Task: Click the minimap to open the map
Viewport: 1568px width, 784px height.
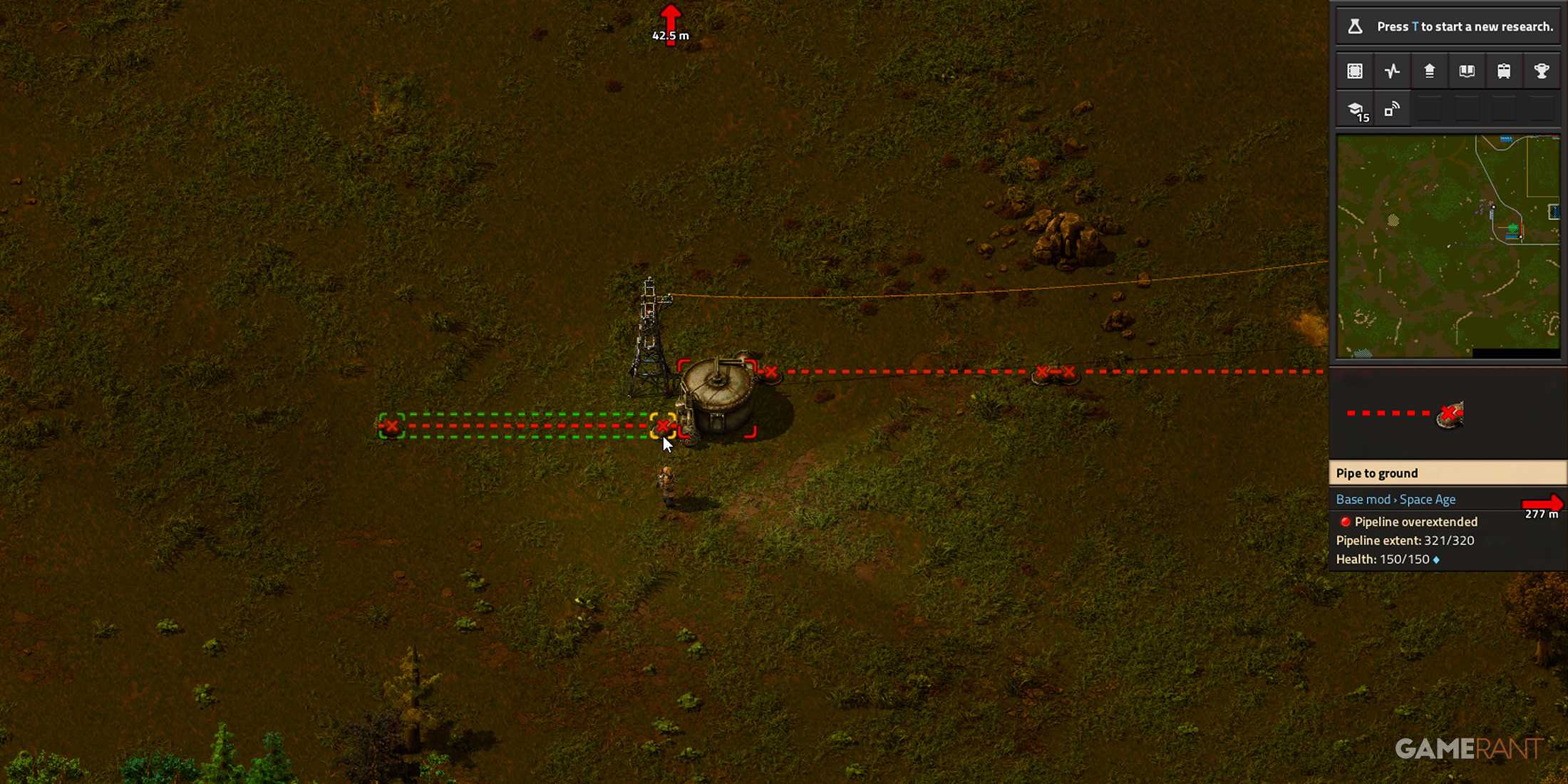Action: pos(1448,246)
